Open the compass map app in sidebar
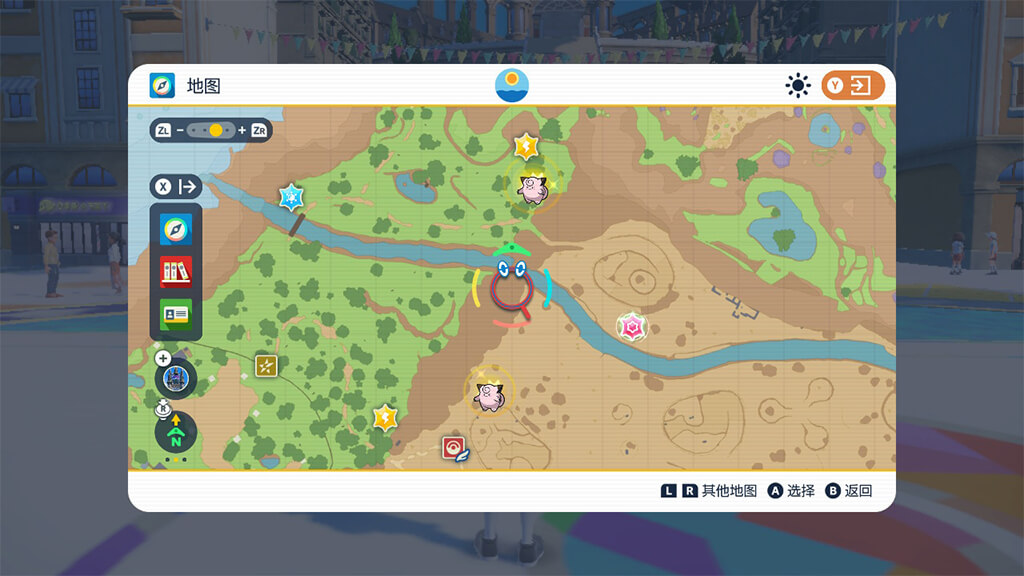The width and height of the screenshot is (1024, 576). tap(176, 230)
